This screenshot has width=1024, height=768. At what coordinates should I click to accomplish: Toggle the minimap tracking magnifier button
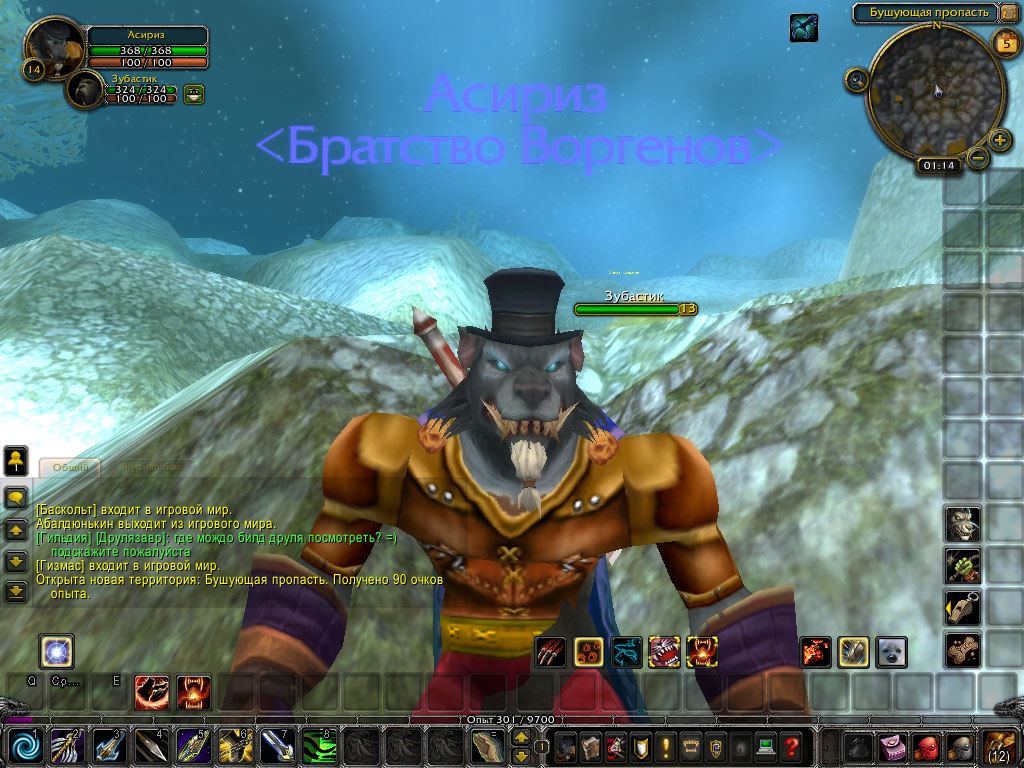click(856, 80)
